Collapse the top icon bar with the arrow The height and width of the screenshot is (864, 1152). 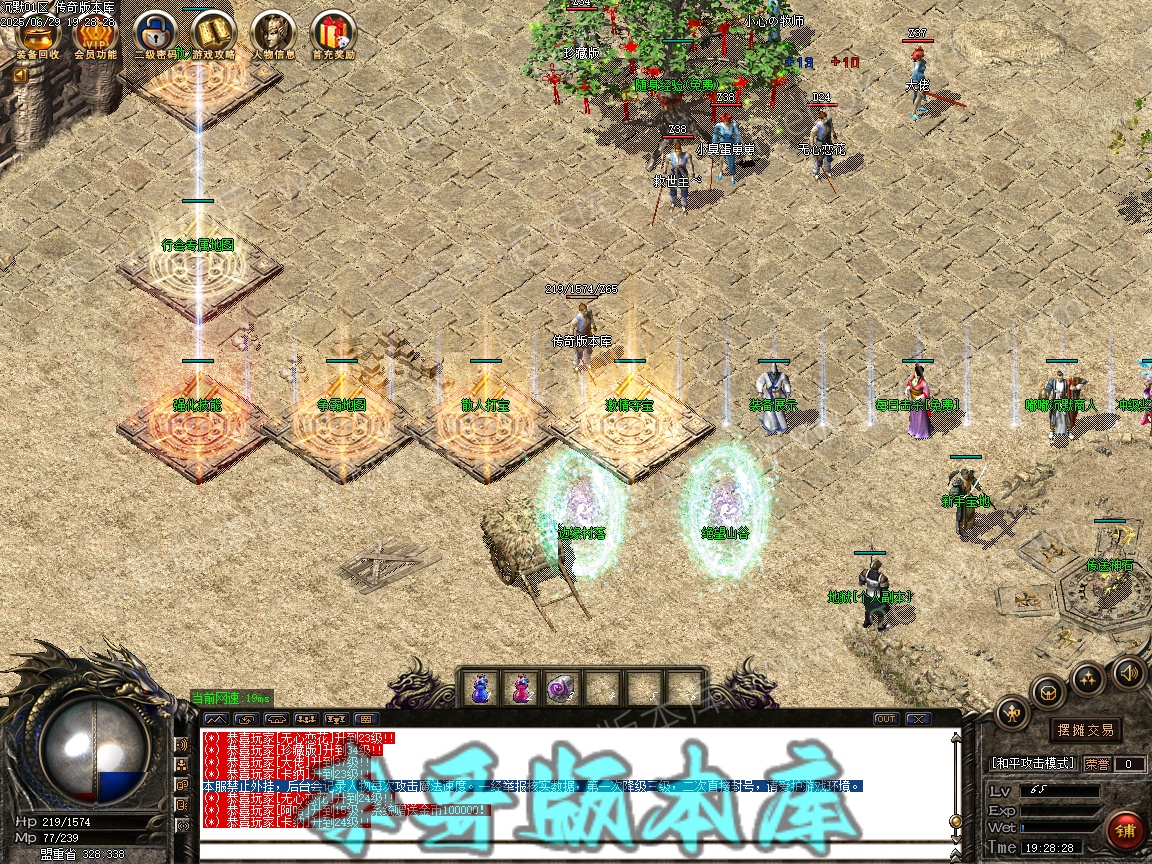[x=20, y=74]
